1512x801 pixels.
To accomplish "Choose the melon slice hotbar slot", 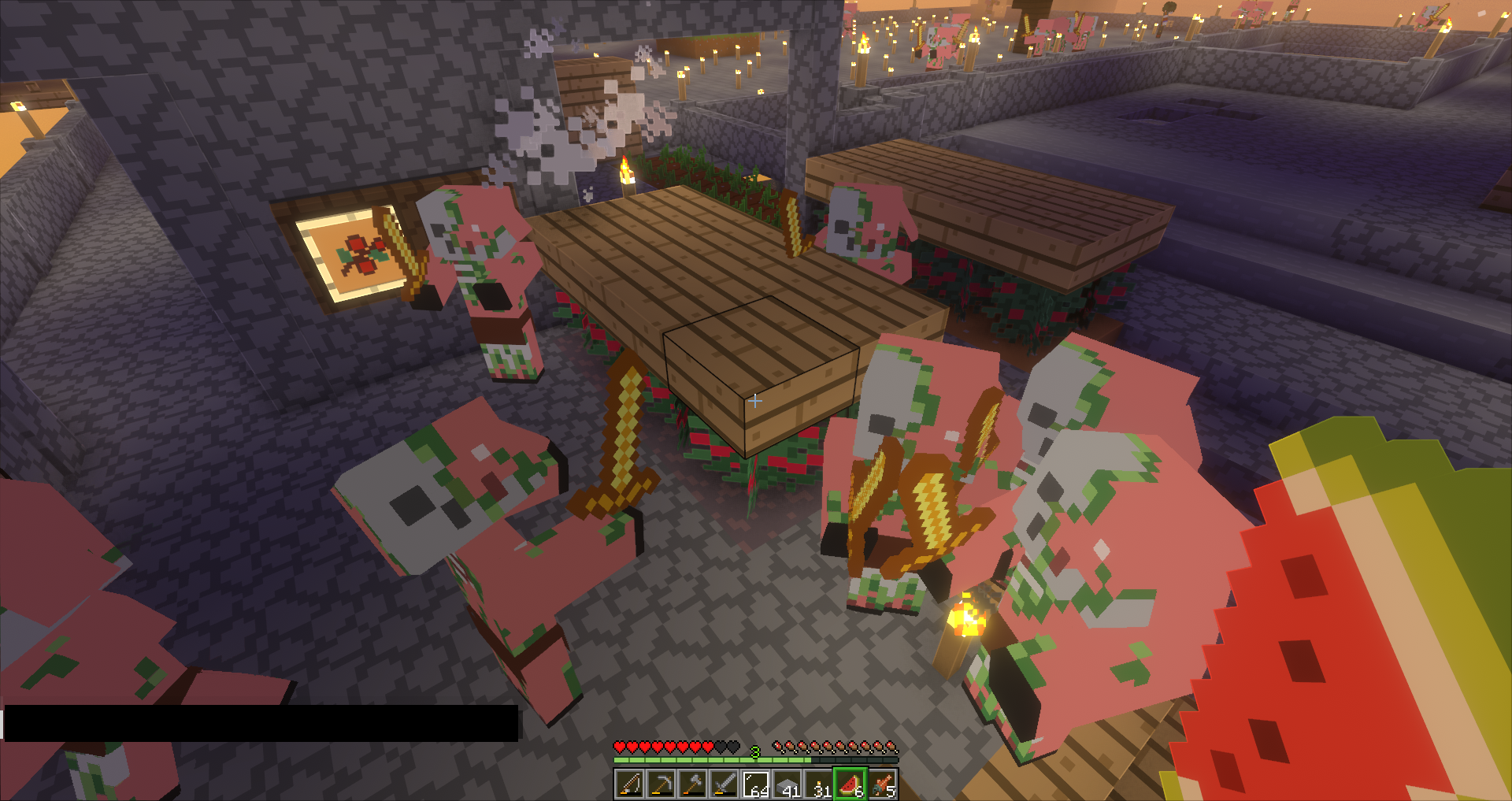I will tap(850, 784).
